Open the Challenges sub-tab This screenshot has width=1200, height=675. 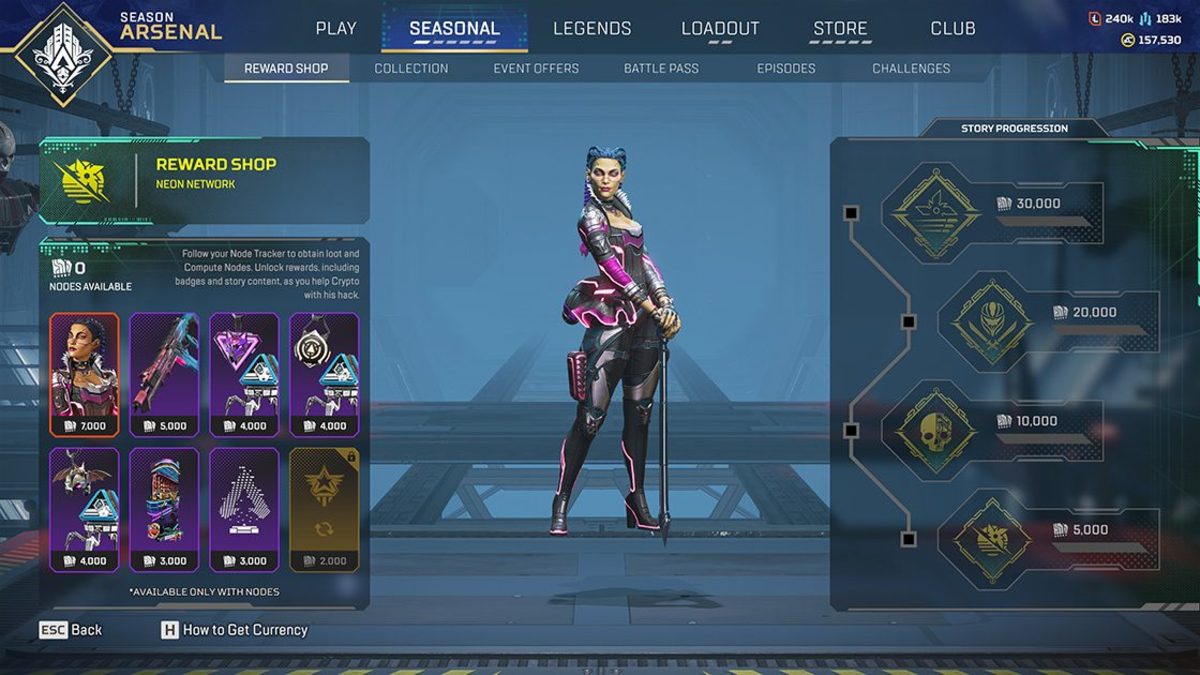click(911, 68)
